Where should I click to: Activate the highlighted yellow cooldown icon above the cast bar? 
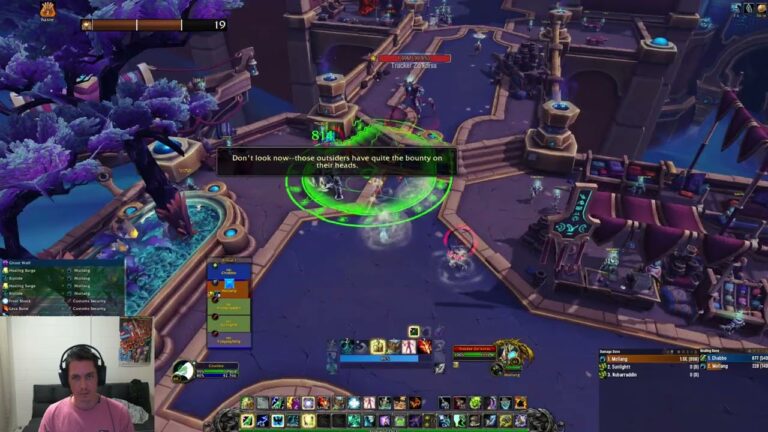pos(378,346)
